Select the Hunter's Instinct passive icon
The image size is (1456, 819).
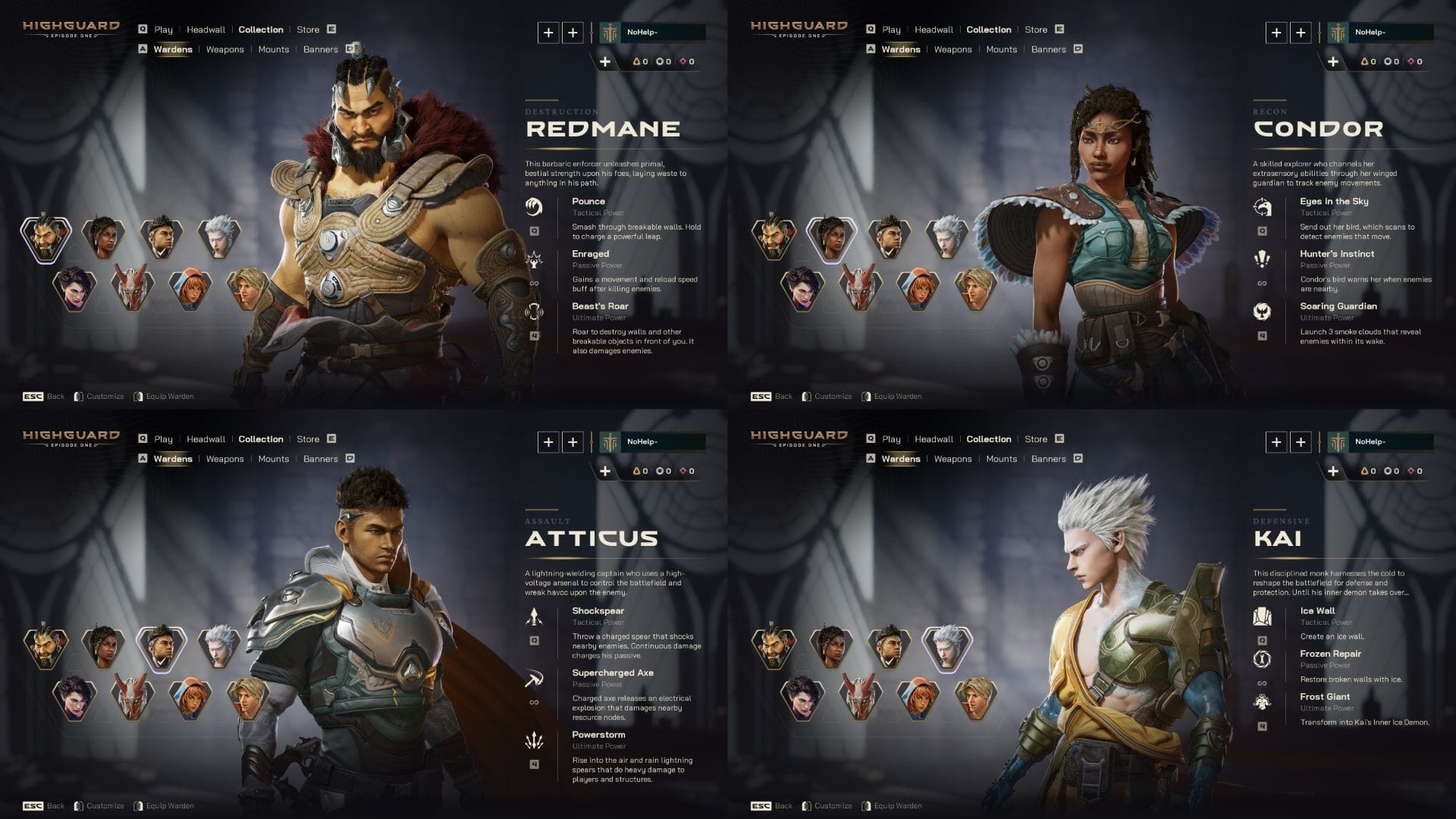pos(1263,259)
